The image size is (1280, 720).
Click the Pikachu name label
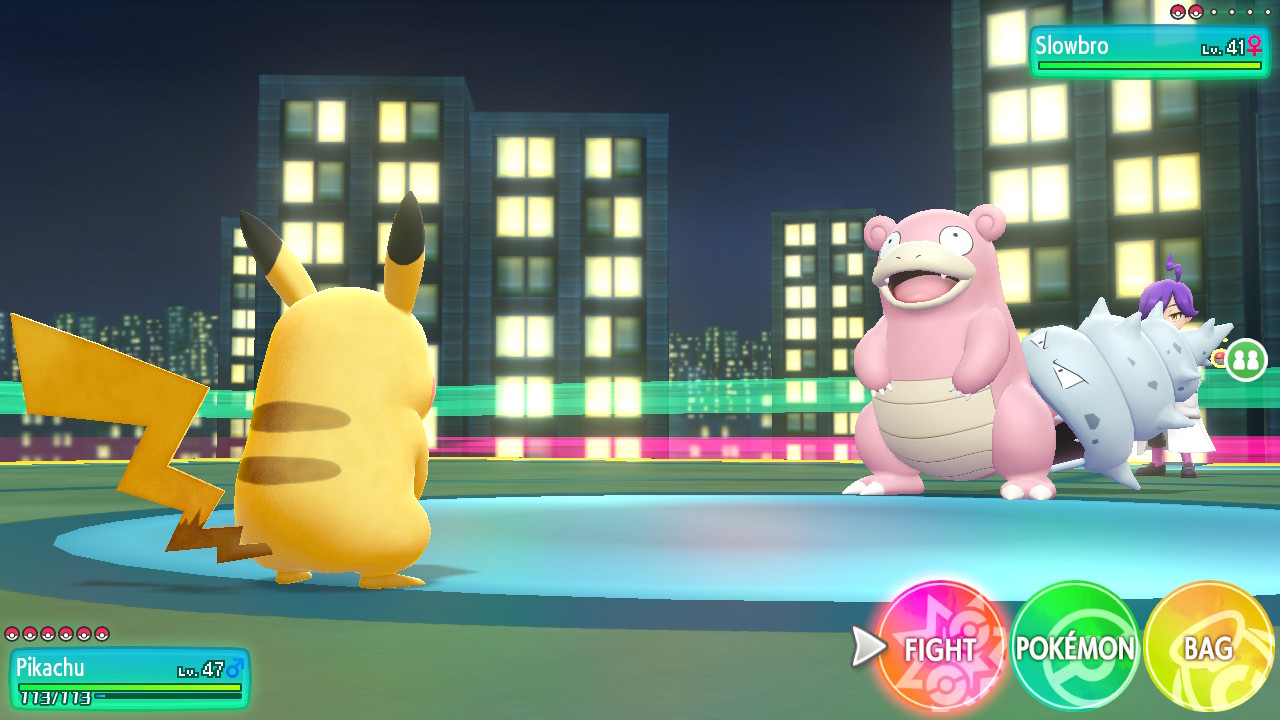pos(50,666)
